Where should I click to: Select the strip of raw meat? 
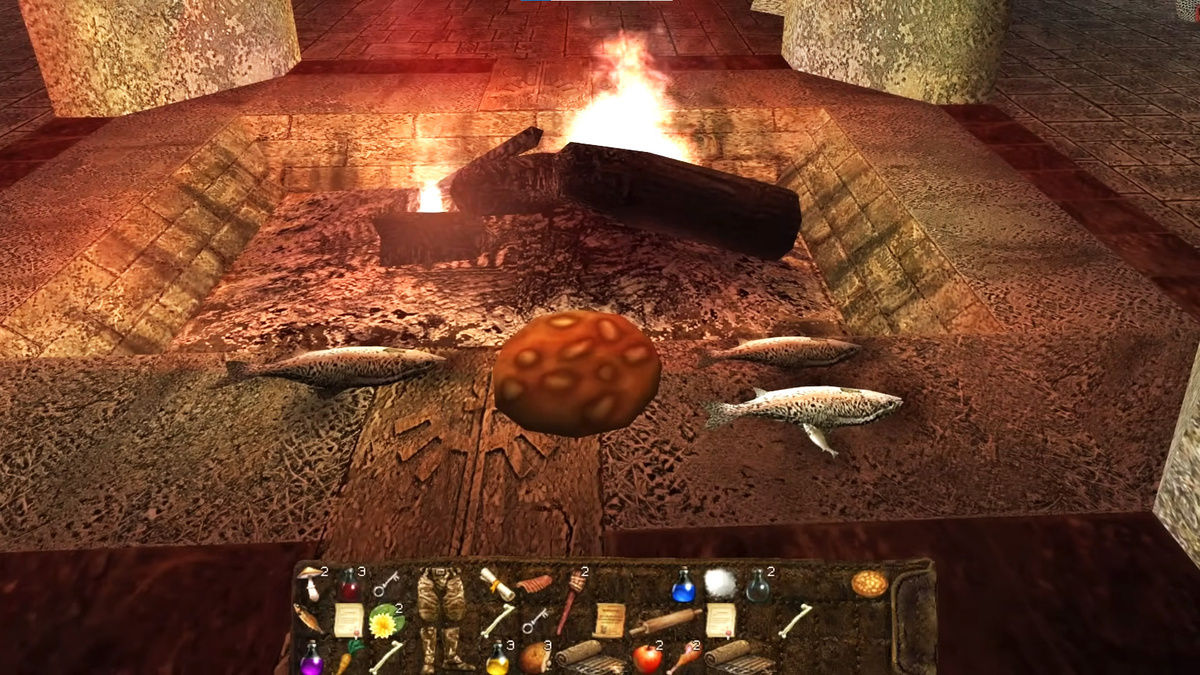[534, 584]
